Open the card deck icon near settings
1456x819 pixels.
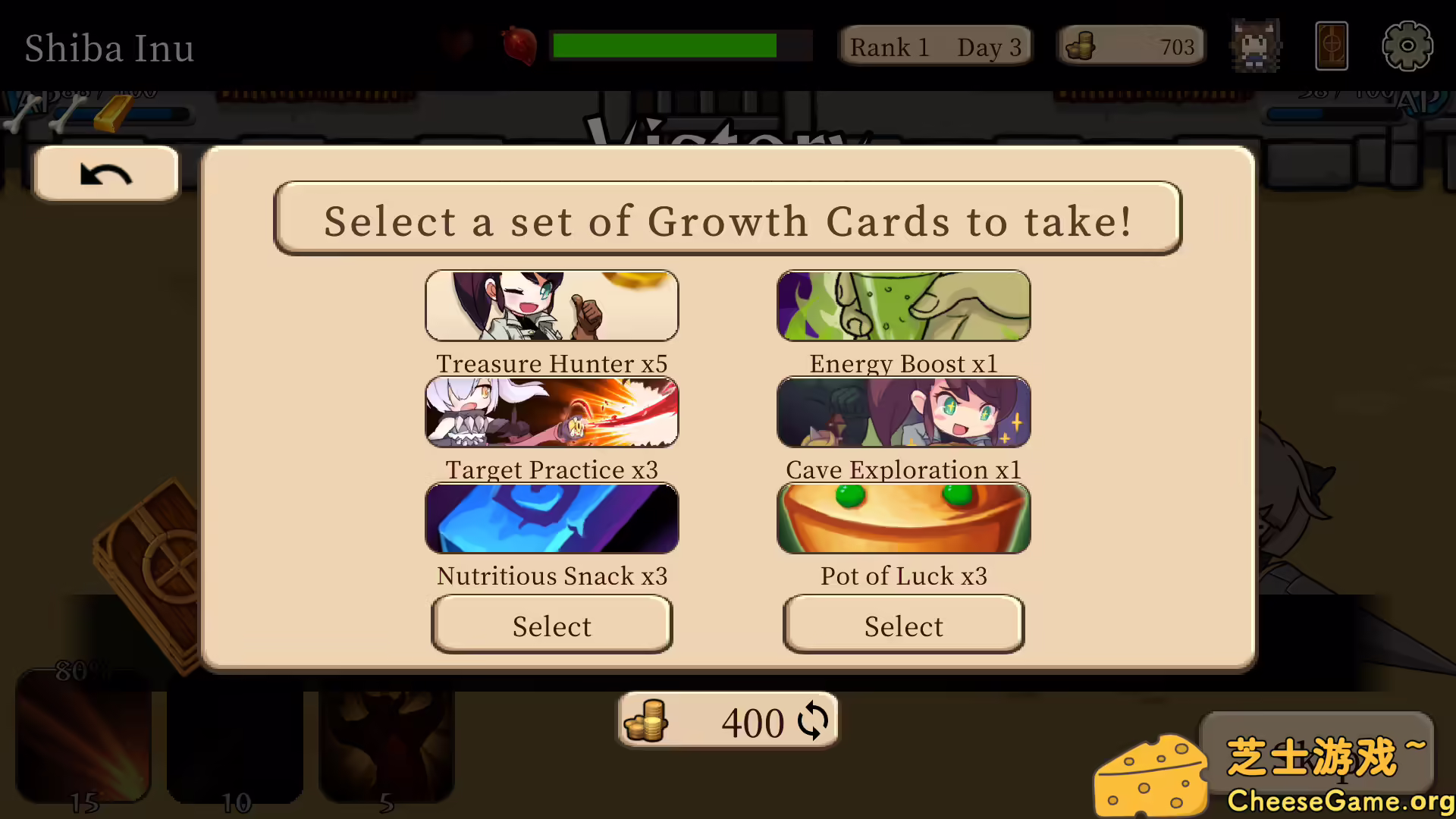coord(1332,45)
